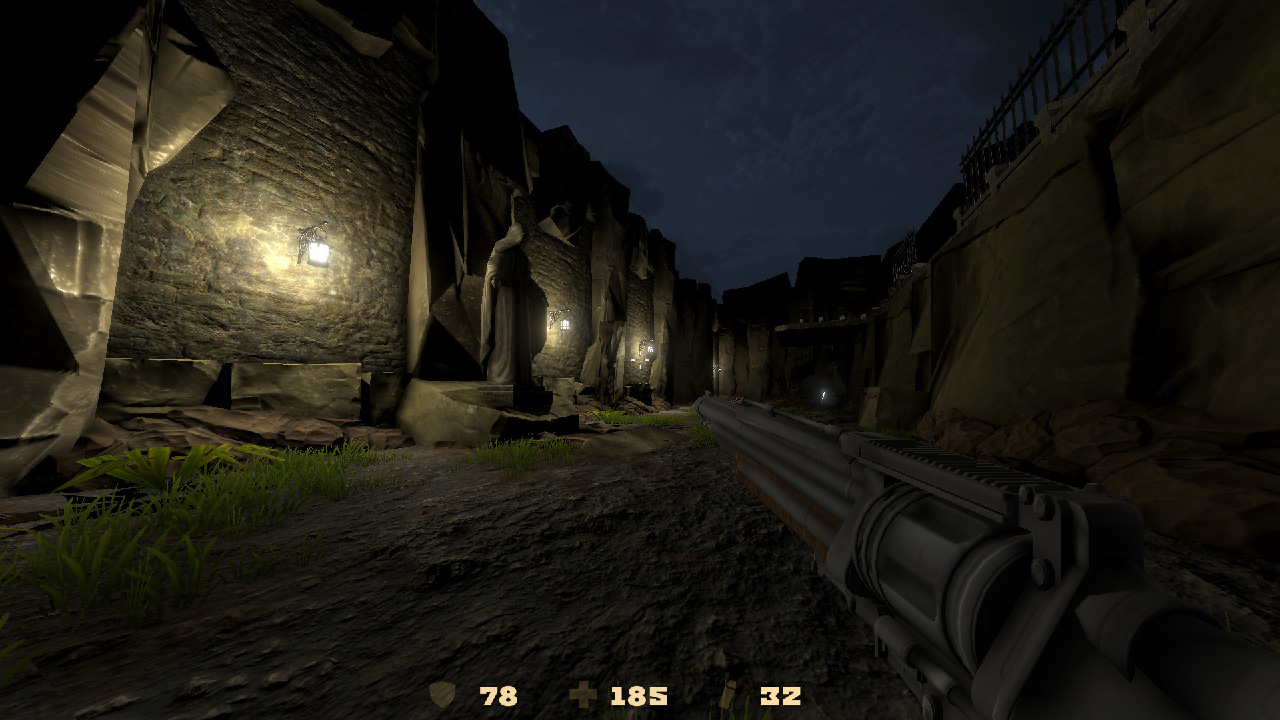The image size is (1280, 720).
Task: Click the faint lantern glow on the right wall
Action: (x=822, y=394)
